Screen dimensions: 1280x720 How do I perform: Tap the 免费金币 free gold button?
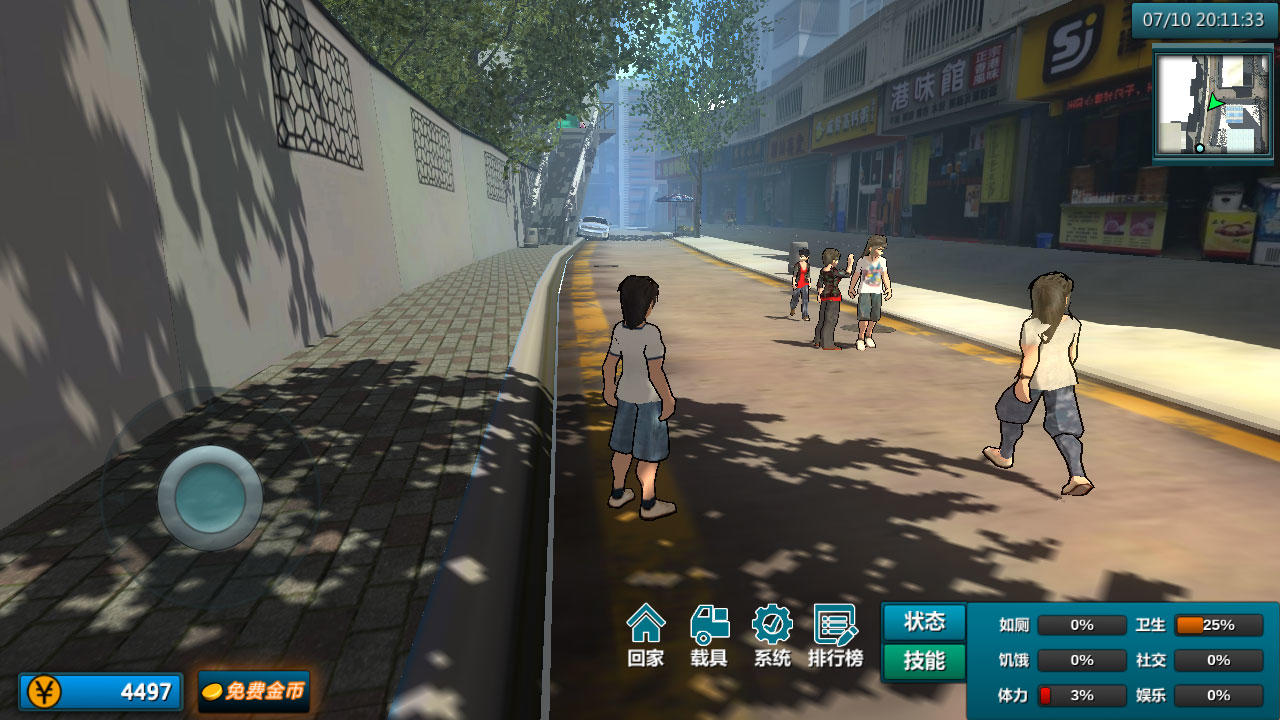pos(253,691)
